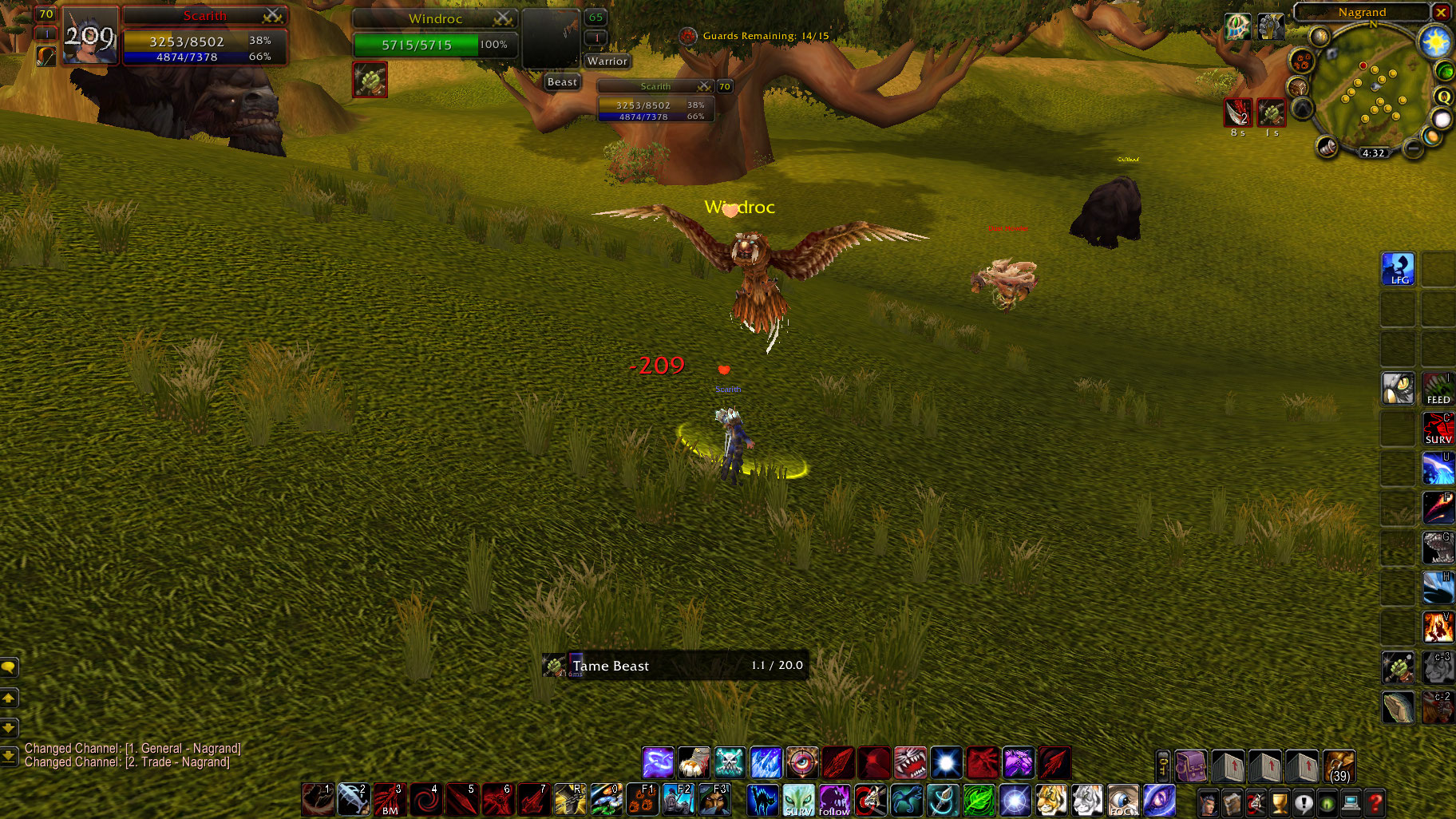Open the keyring pouch
1456x819 pixels.
coord(1163,767)
